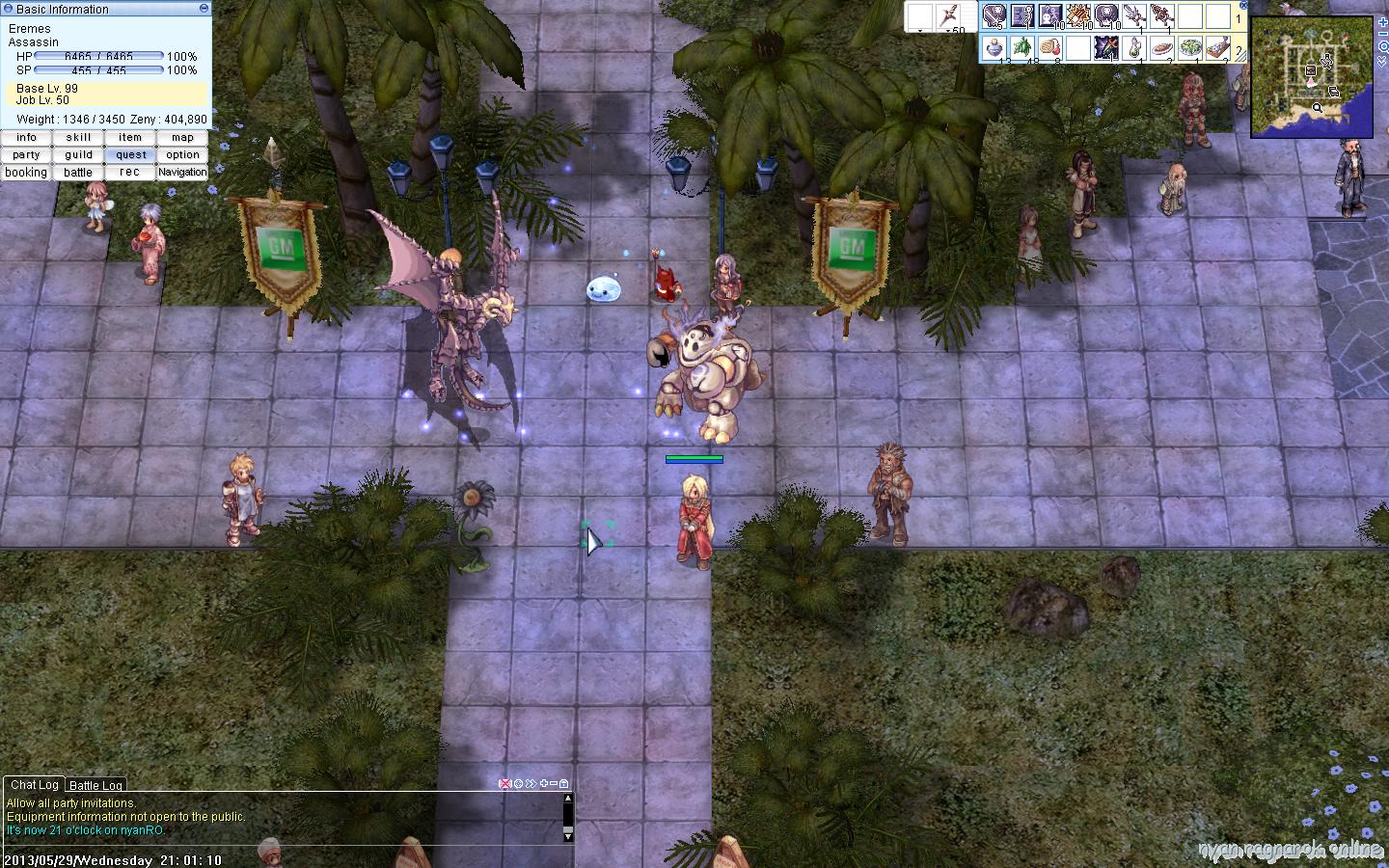
Task: Open the guild window
Action: point(78,155)
